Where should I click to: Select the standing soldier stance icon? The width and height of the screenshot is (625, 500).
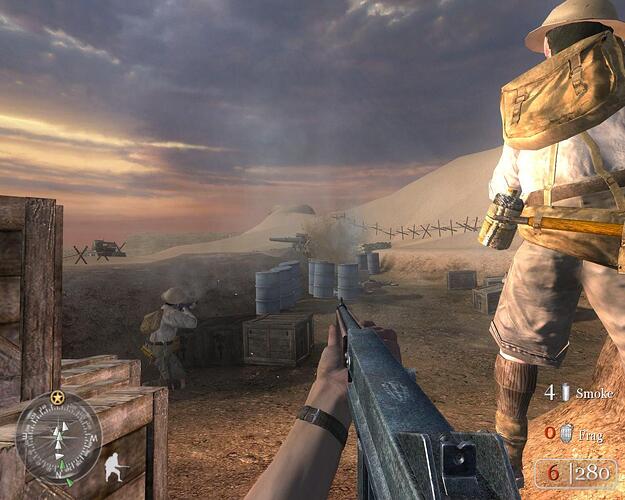tap(118, 467)
